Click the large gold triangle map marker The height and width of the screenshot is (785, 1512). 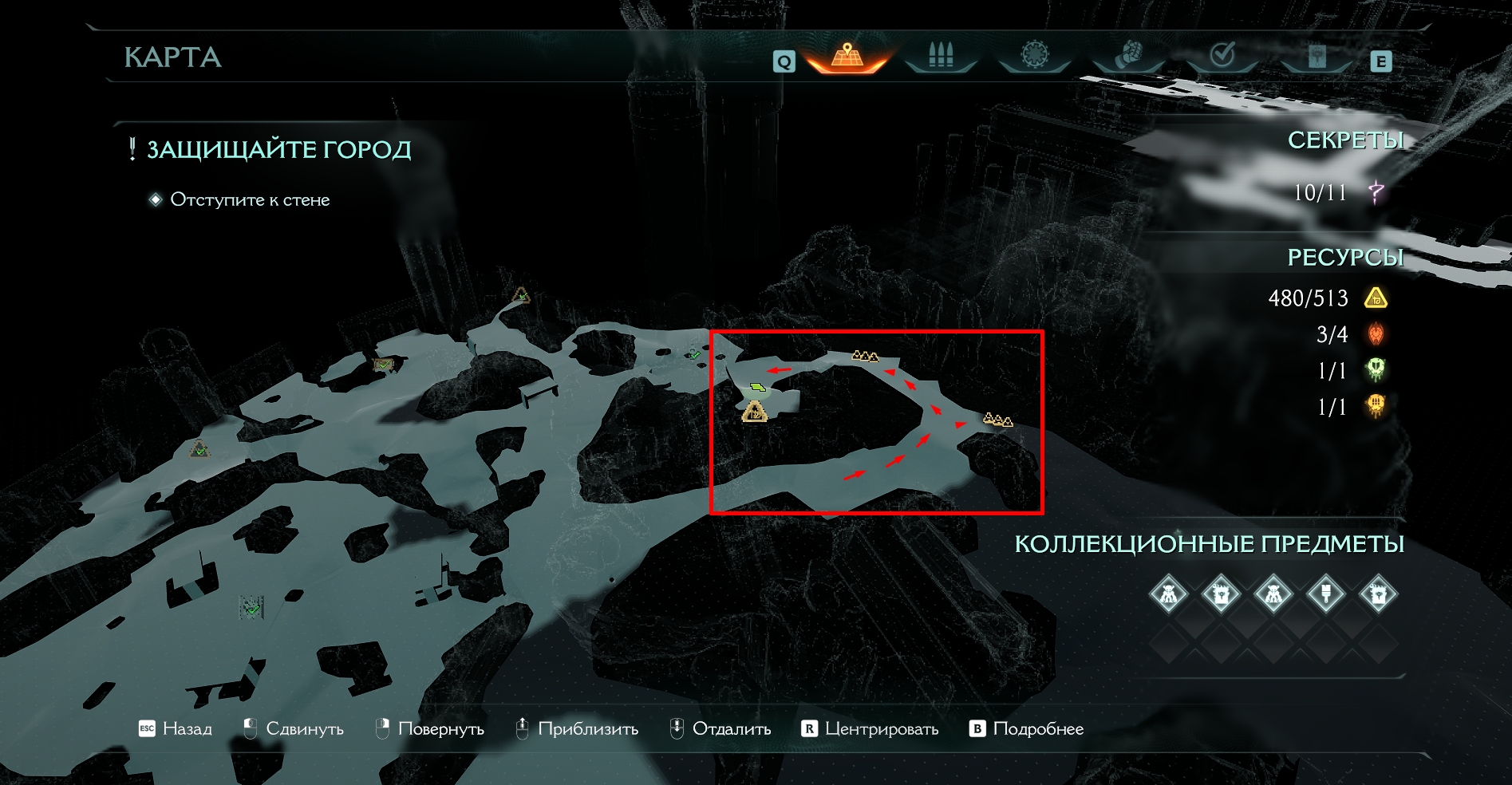[754, 412]
